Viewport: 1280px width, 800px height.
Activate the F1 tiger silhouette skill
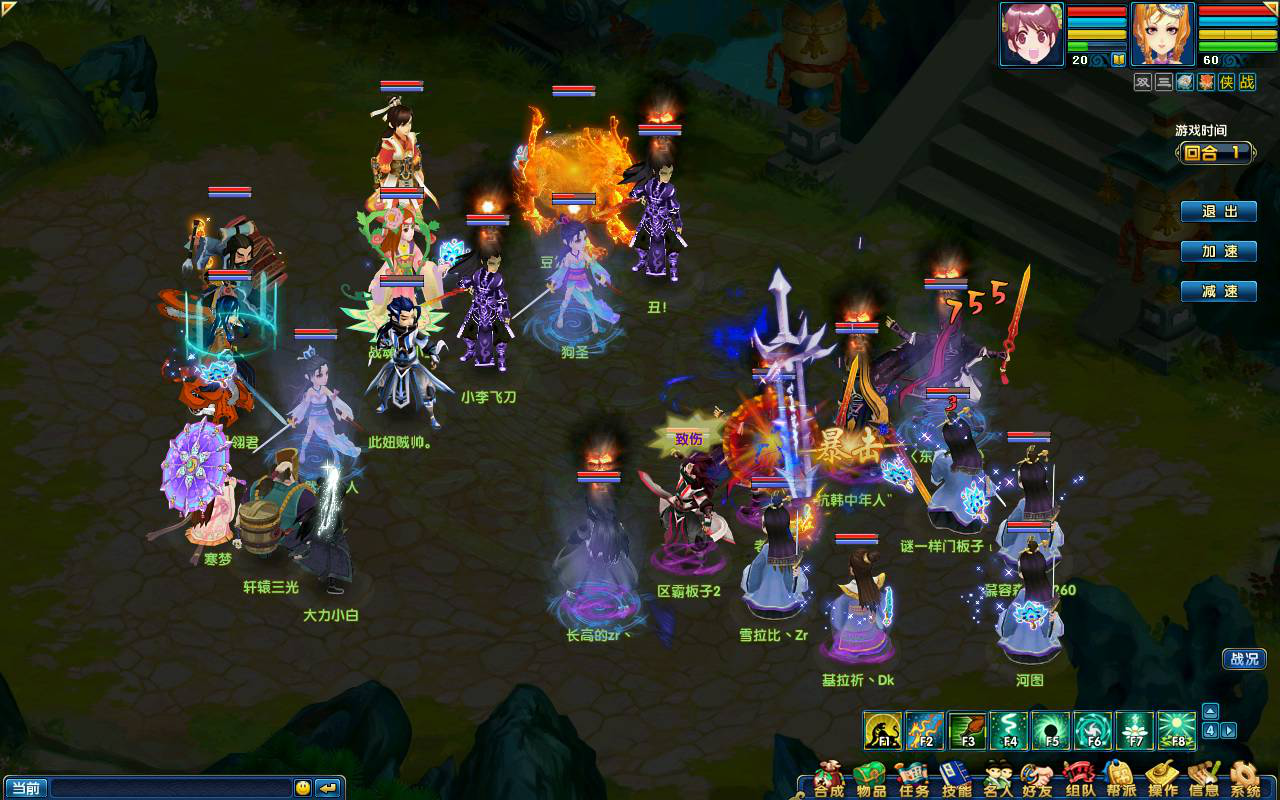tap(883, 731)
